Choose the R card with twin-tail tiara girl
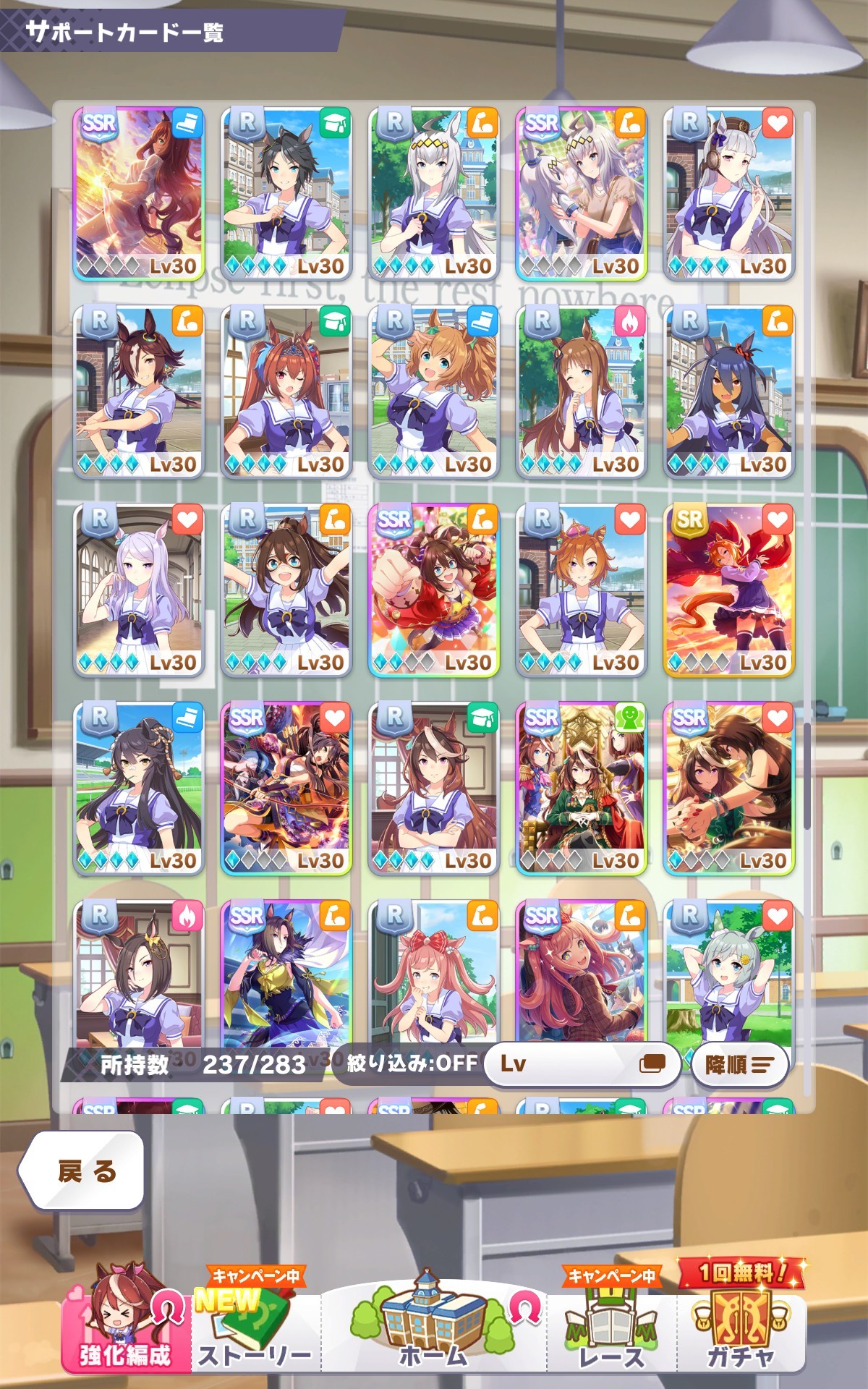This screenshot has width=868, height=1389. coord(286,392)
